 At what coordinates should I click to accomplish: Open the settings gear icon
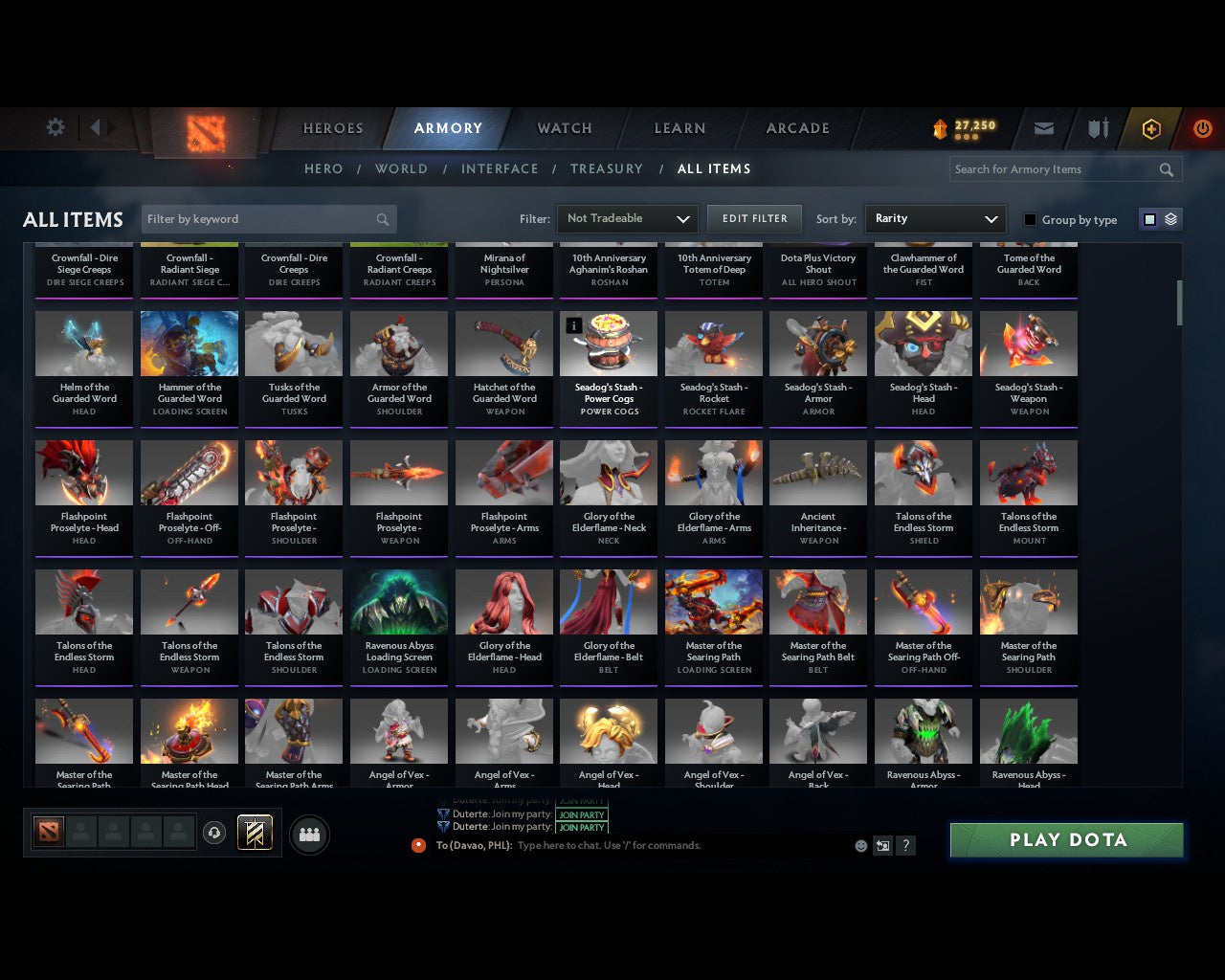click(56, 127)
